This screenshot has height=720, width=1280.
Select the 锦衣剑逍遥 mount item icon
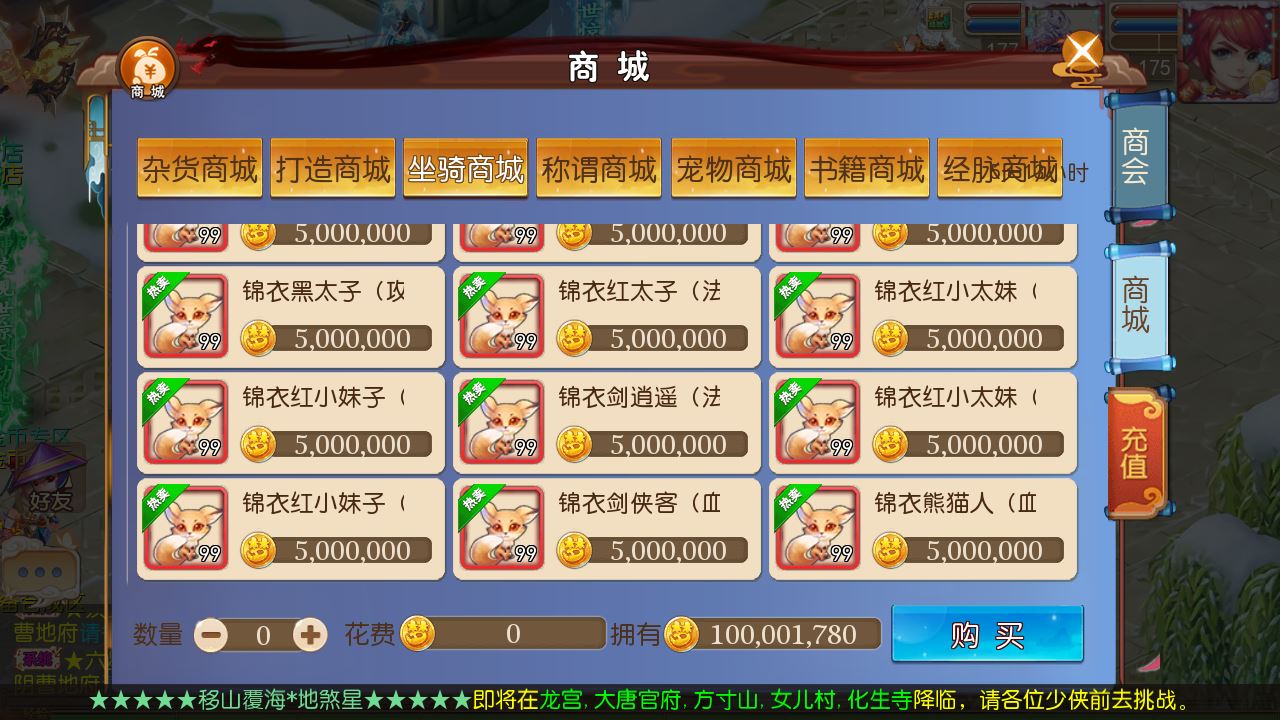[503, 420]
